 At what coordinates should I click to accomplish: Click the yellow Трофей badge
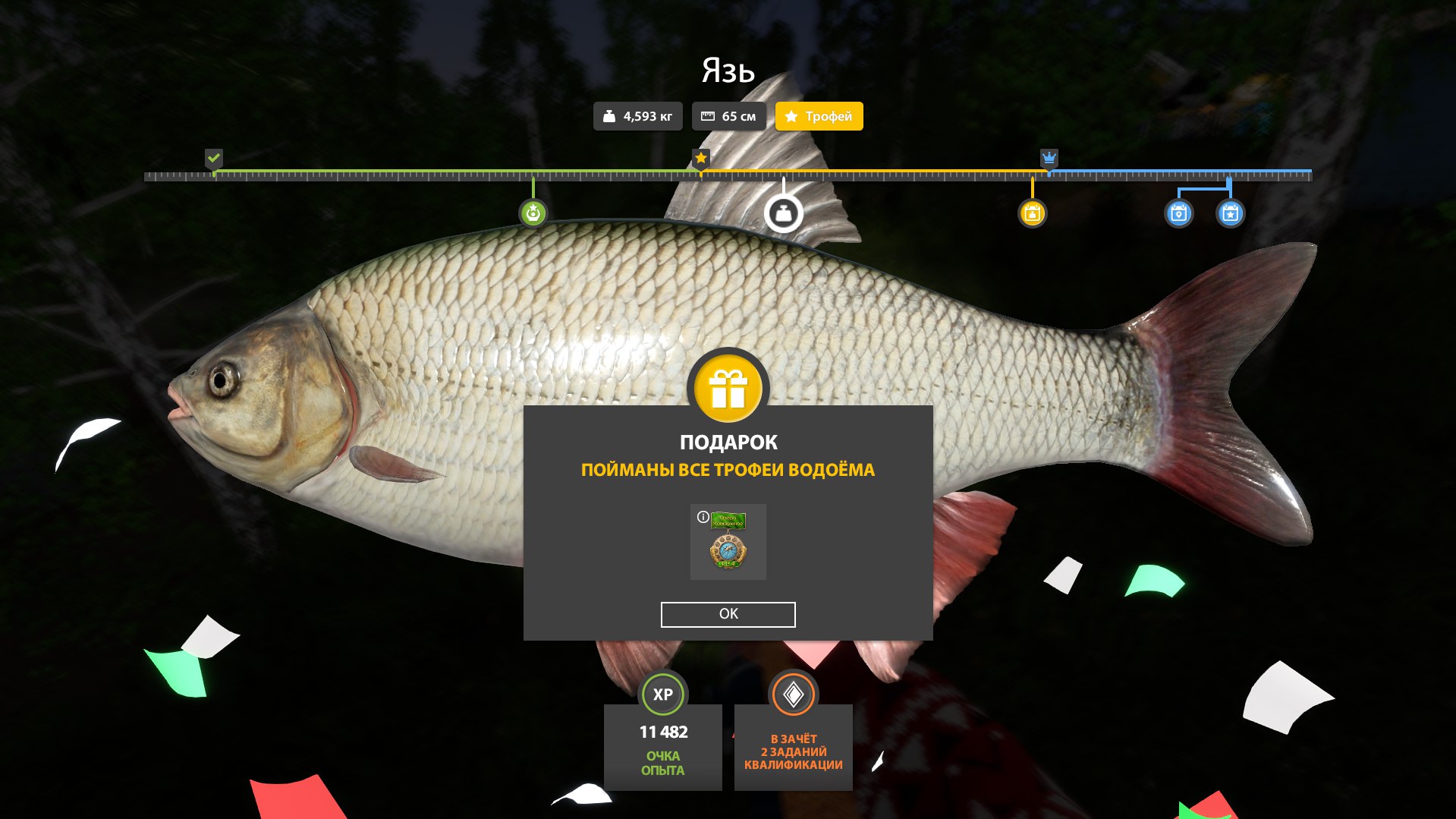coord(819,116)
